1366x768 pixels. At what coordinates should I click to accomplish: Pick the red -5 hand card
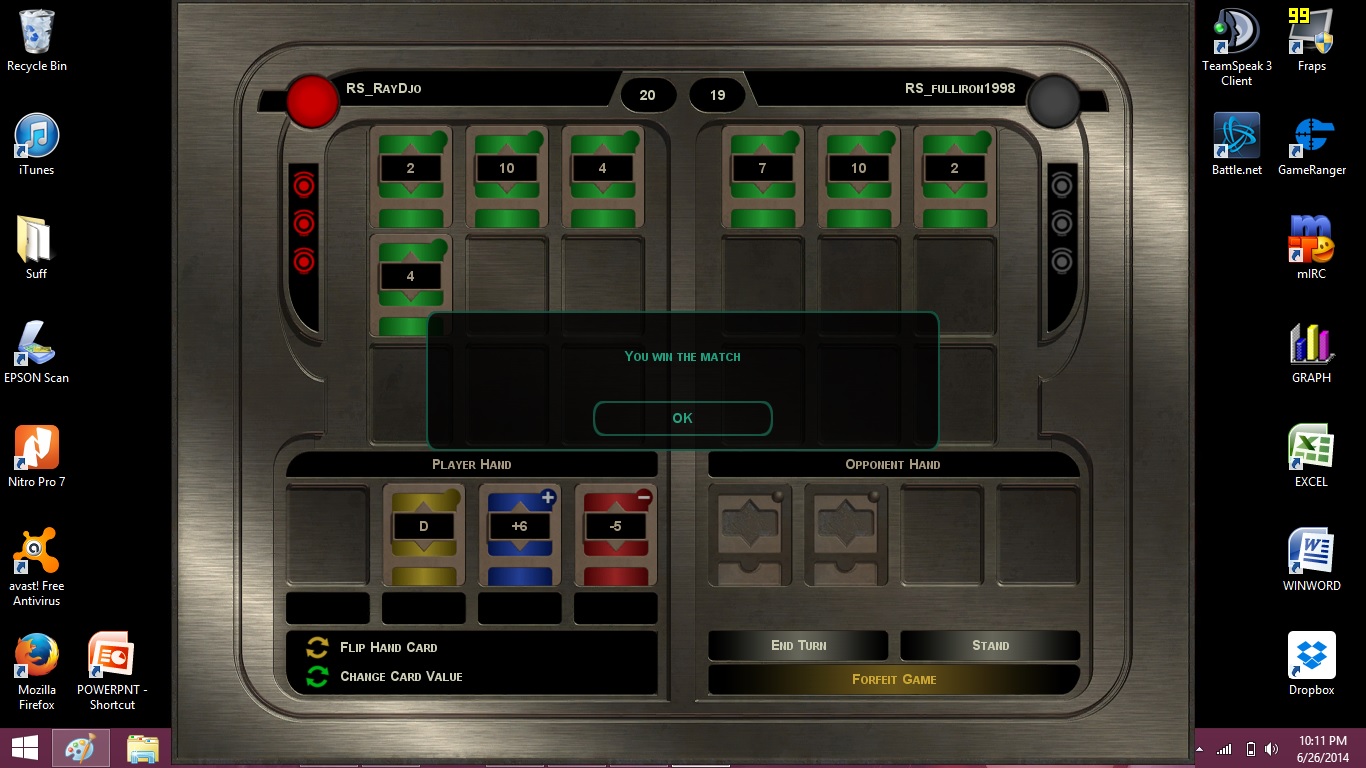[616, 534]
